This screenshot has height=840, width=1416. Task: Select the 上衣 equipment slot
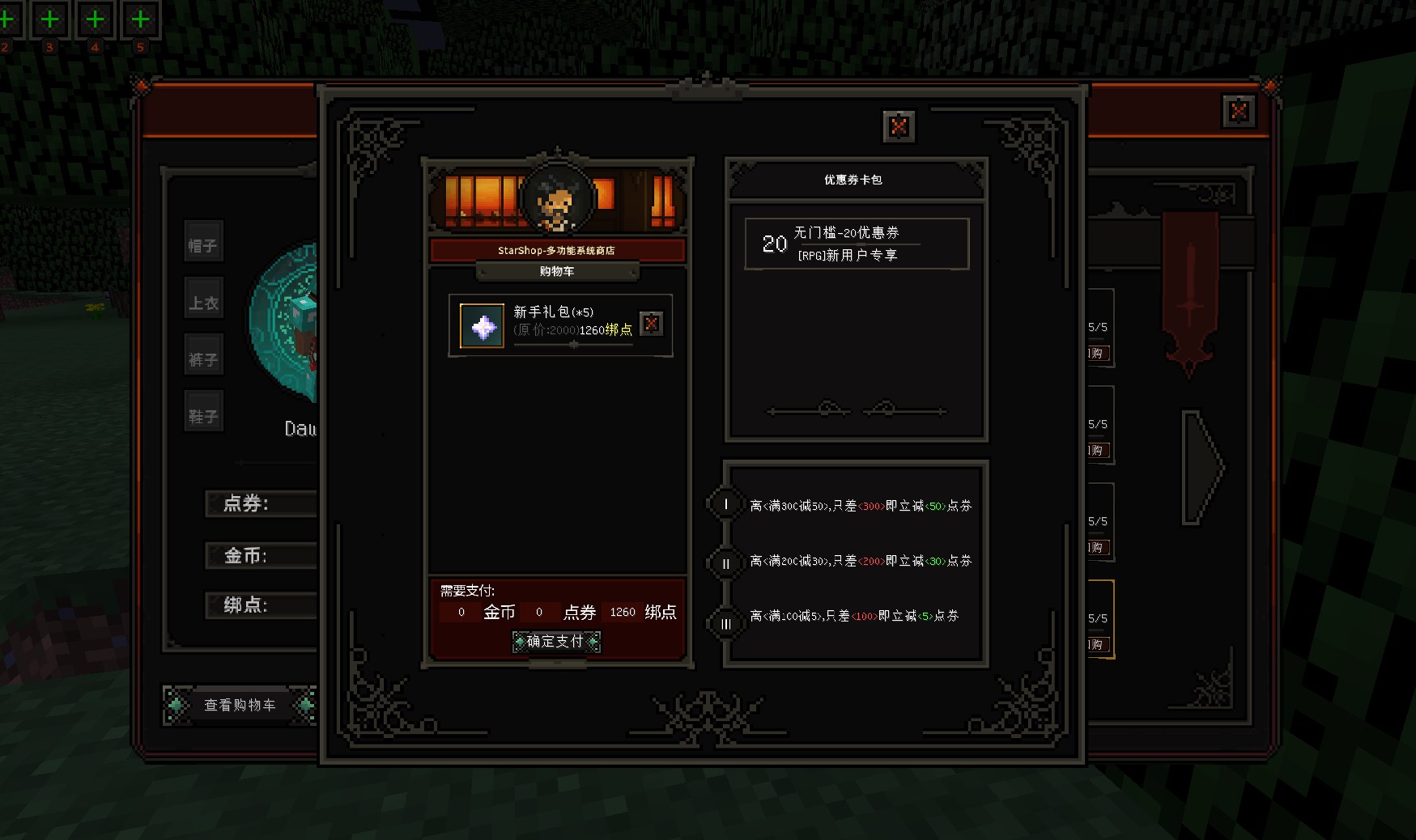click(203, 303)
